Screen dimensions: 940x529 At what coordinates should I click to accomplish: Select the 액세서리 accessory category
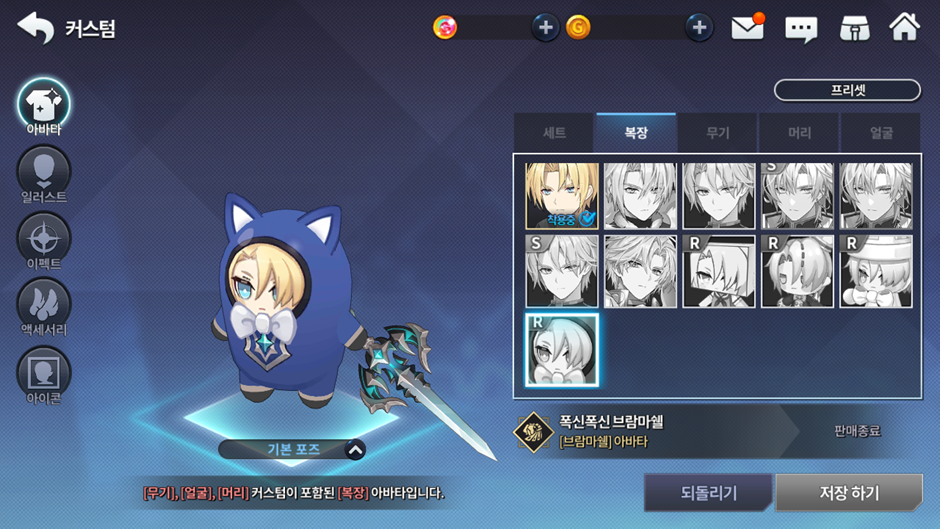[x=43, y=305]
